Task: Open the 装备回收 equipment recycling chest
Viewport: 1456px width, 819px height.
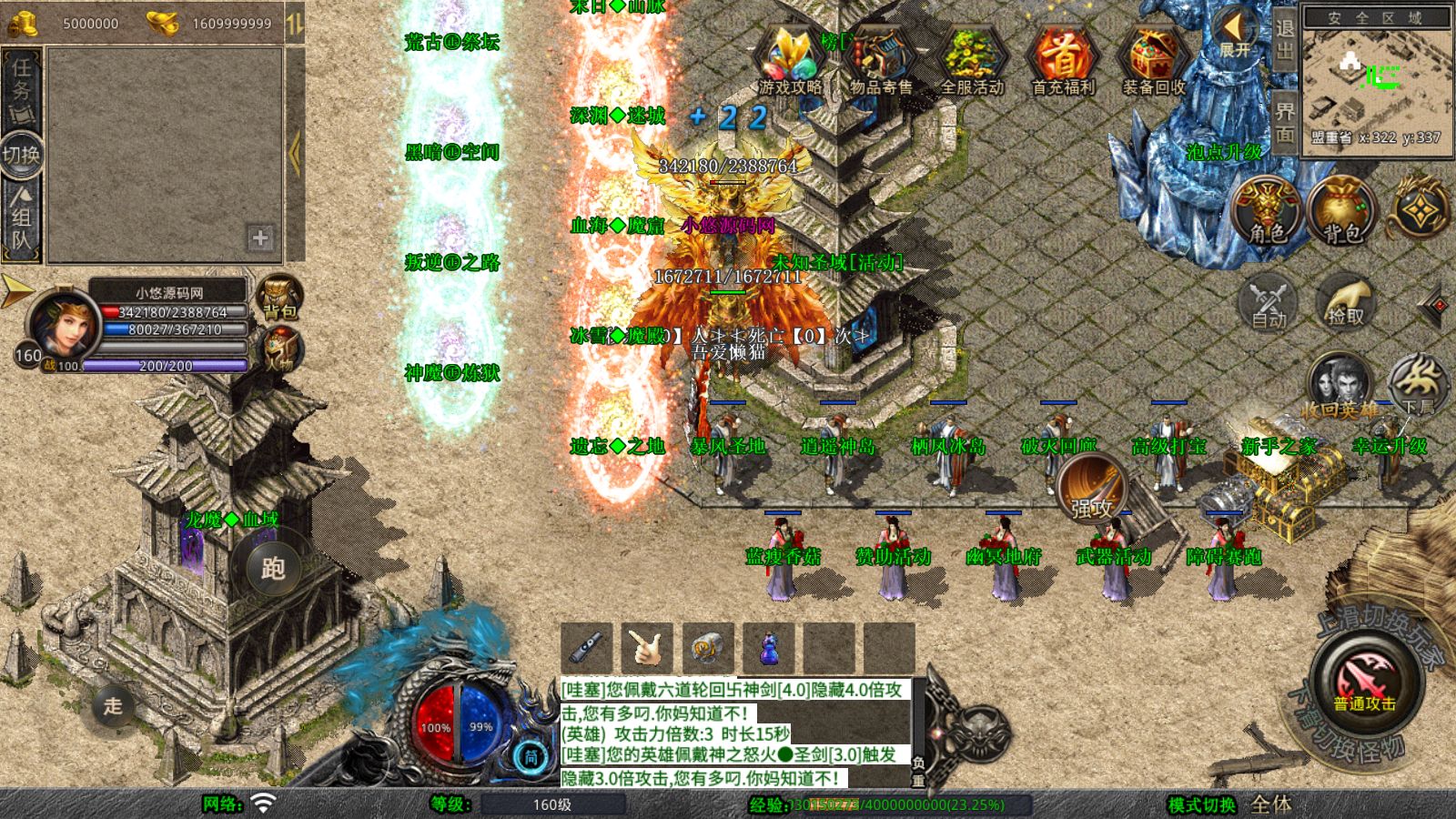Action: coord(1154,61)
